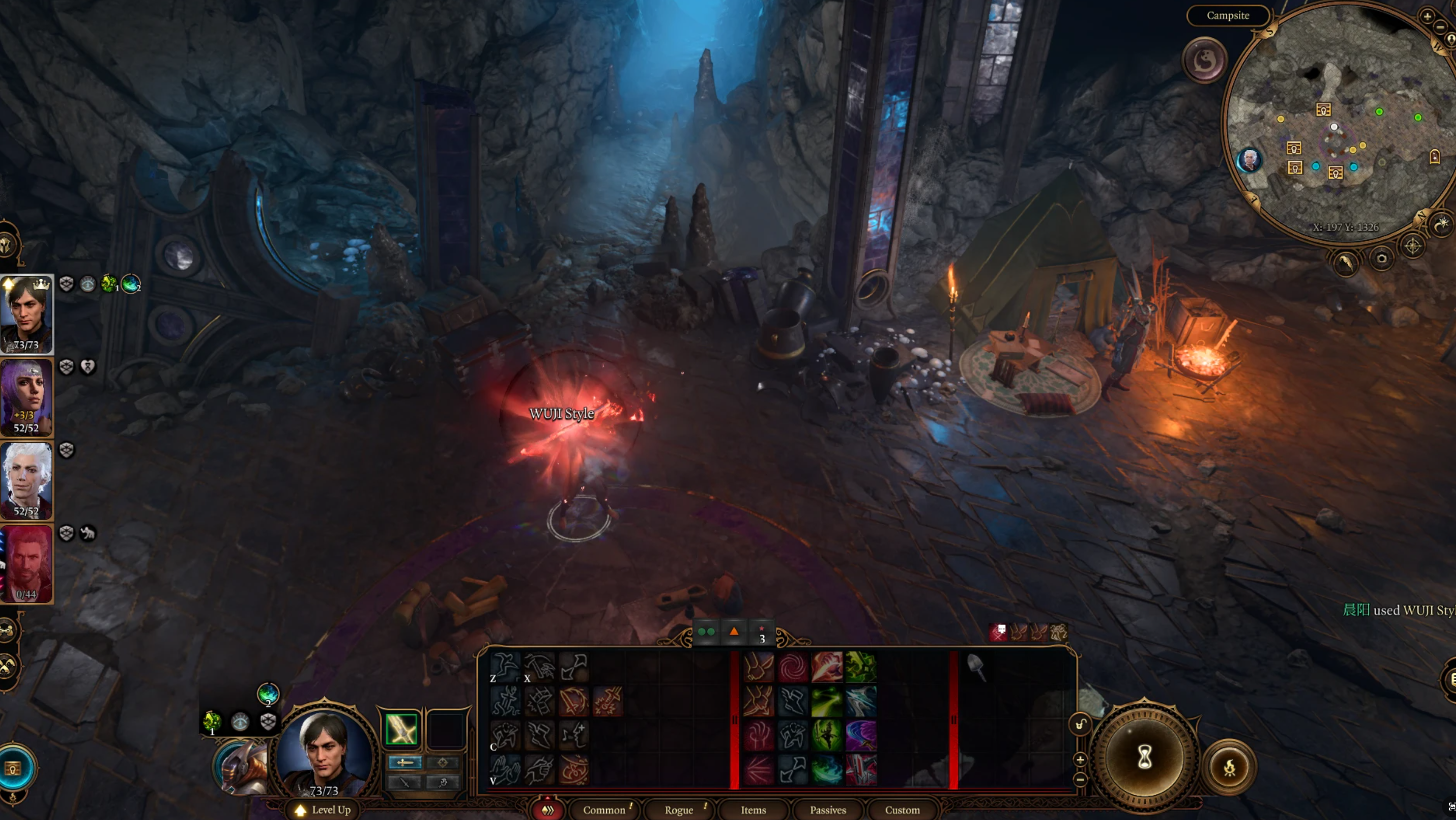Image resolution: width=1456 pixels, height=820 pixels.
Task: Select the highlighted melee weapon slot
Action: [401, 728]
